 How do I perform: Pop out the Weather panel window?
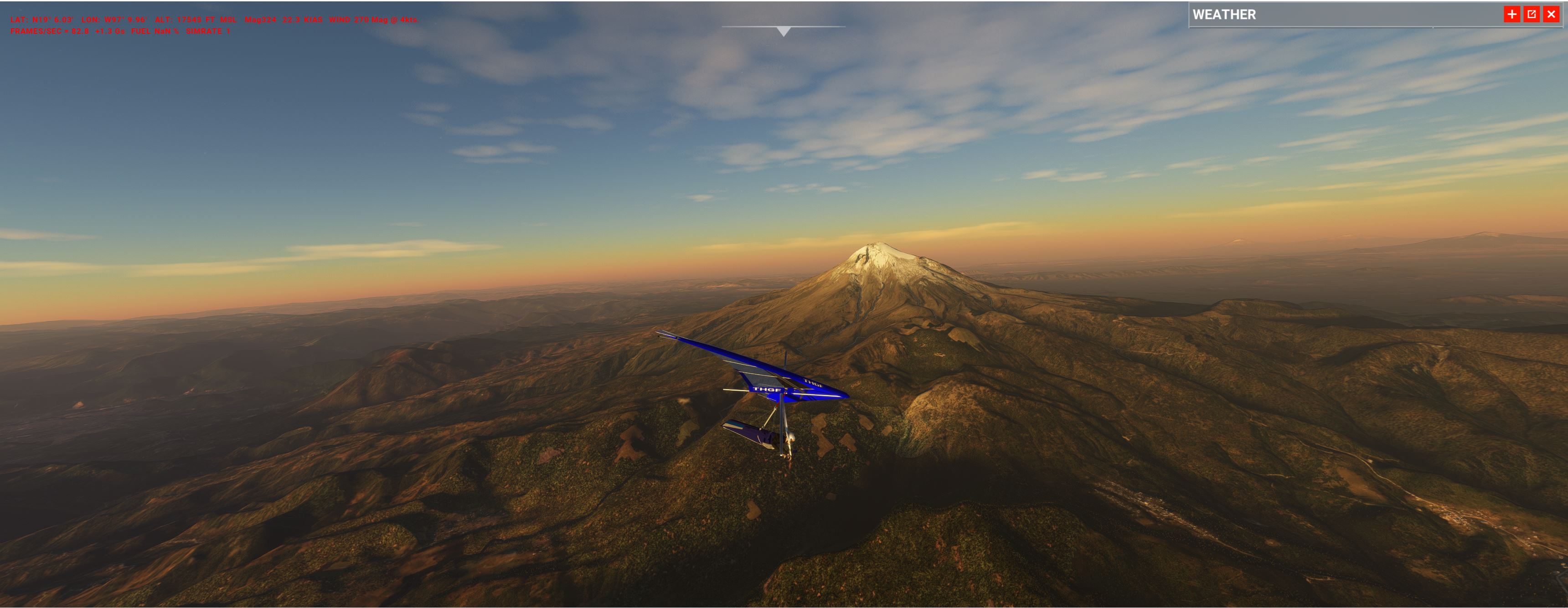[1532, 14]
